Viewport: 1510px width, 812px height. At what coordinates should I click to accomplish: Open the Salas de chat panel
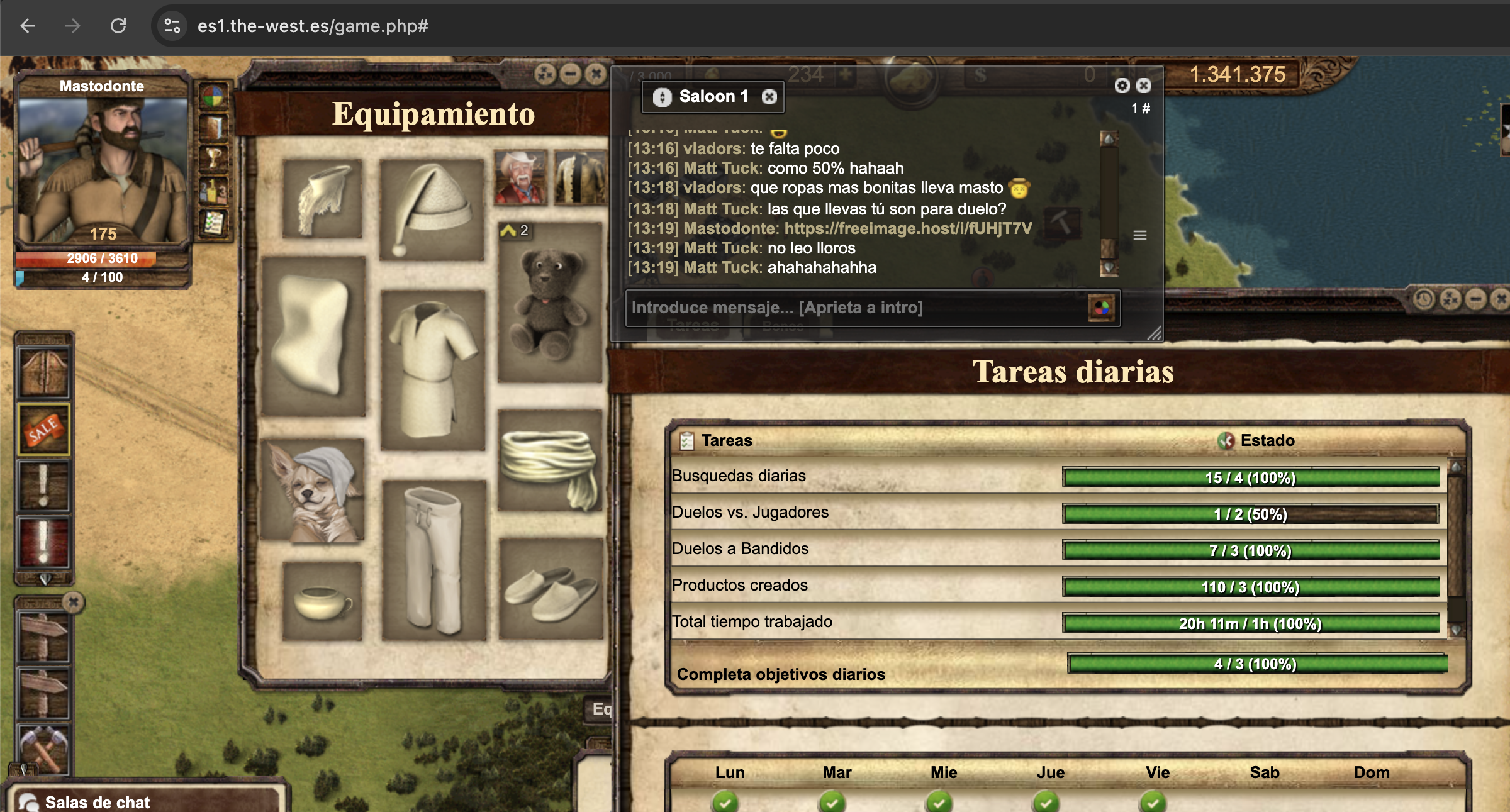pos(98,802)
